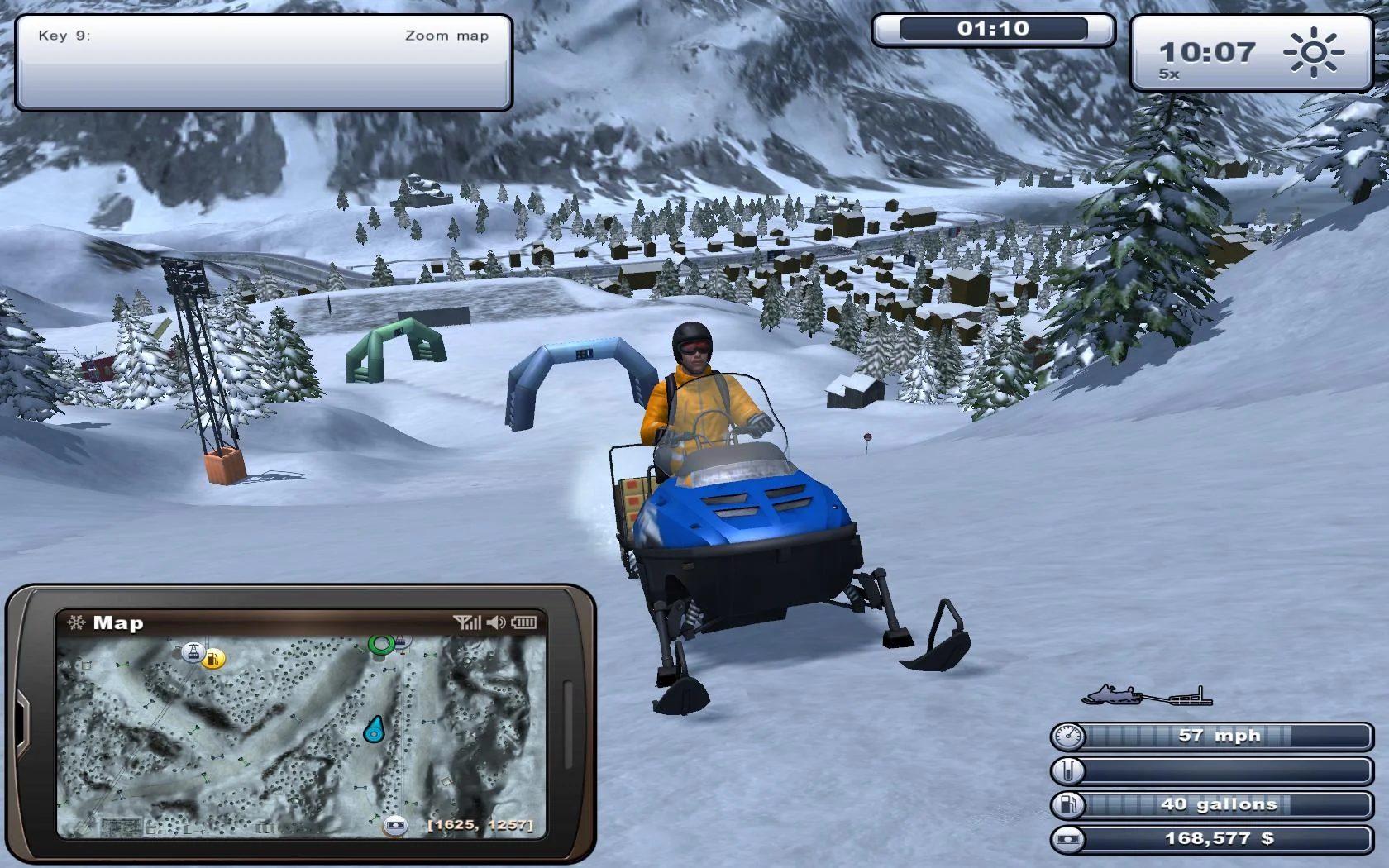Click the green lift circle marker on the map

[x=379, y=643]
